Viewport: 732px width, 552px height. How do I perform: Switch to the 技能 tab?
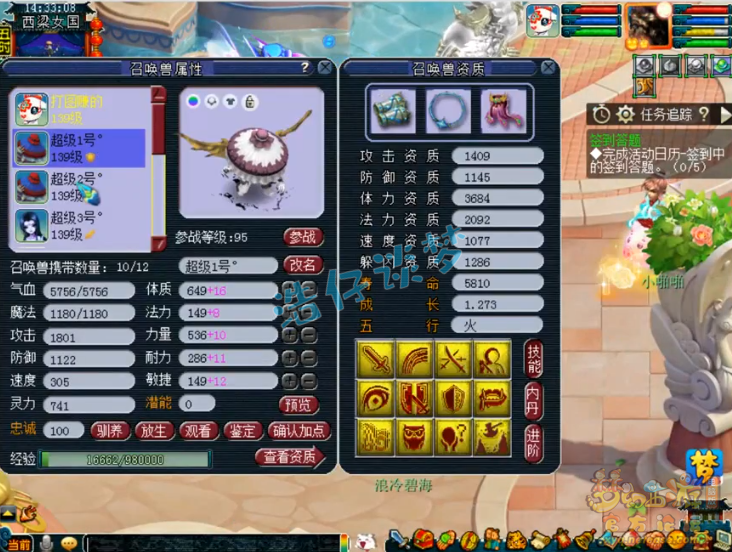point(534,358)
